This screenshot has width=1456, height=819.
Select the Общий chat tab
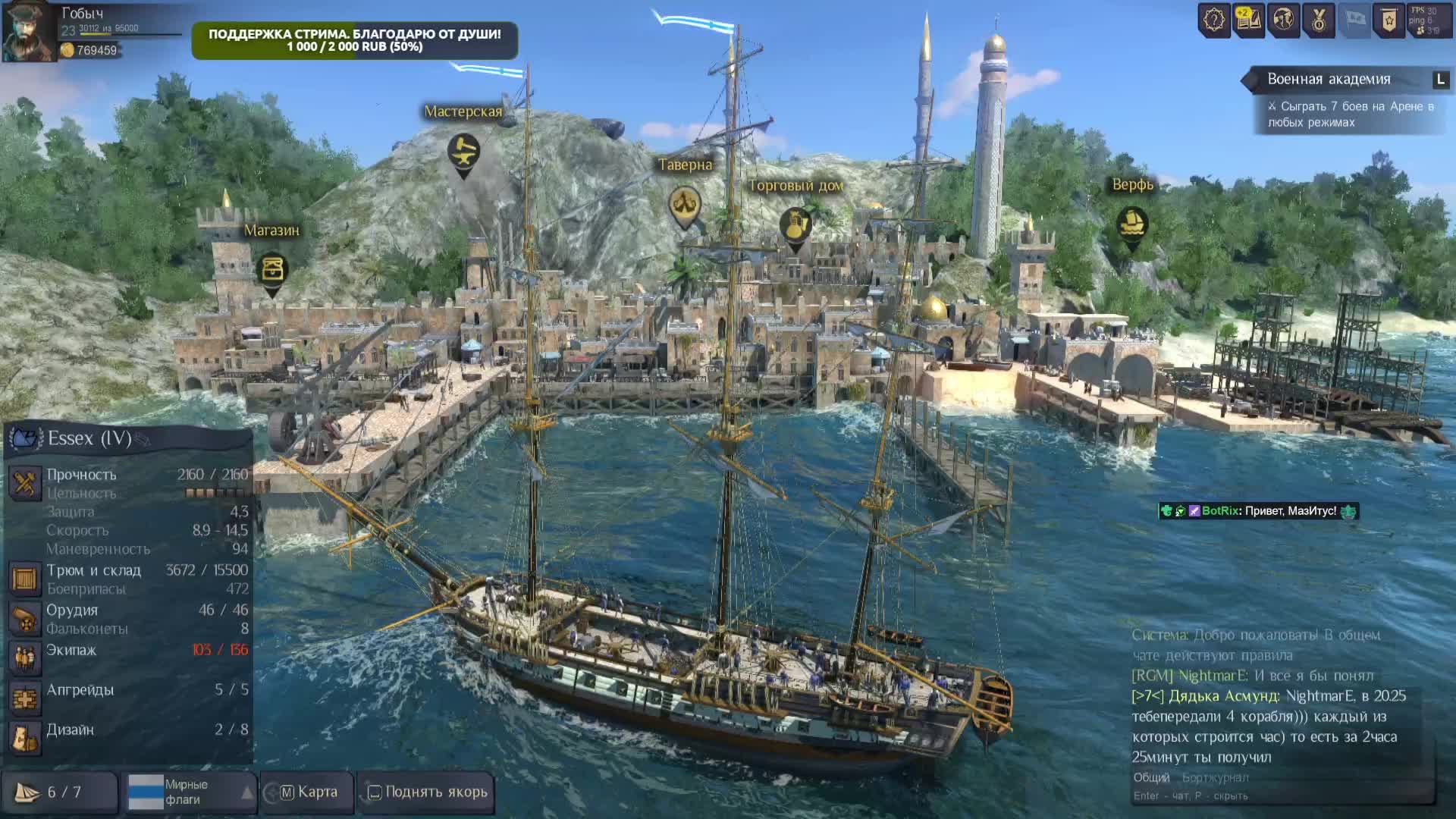[x=1151, y=777]
